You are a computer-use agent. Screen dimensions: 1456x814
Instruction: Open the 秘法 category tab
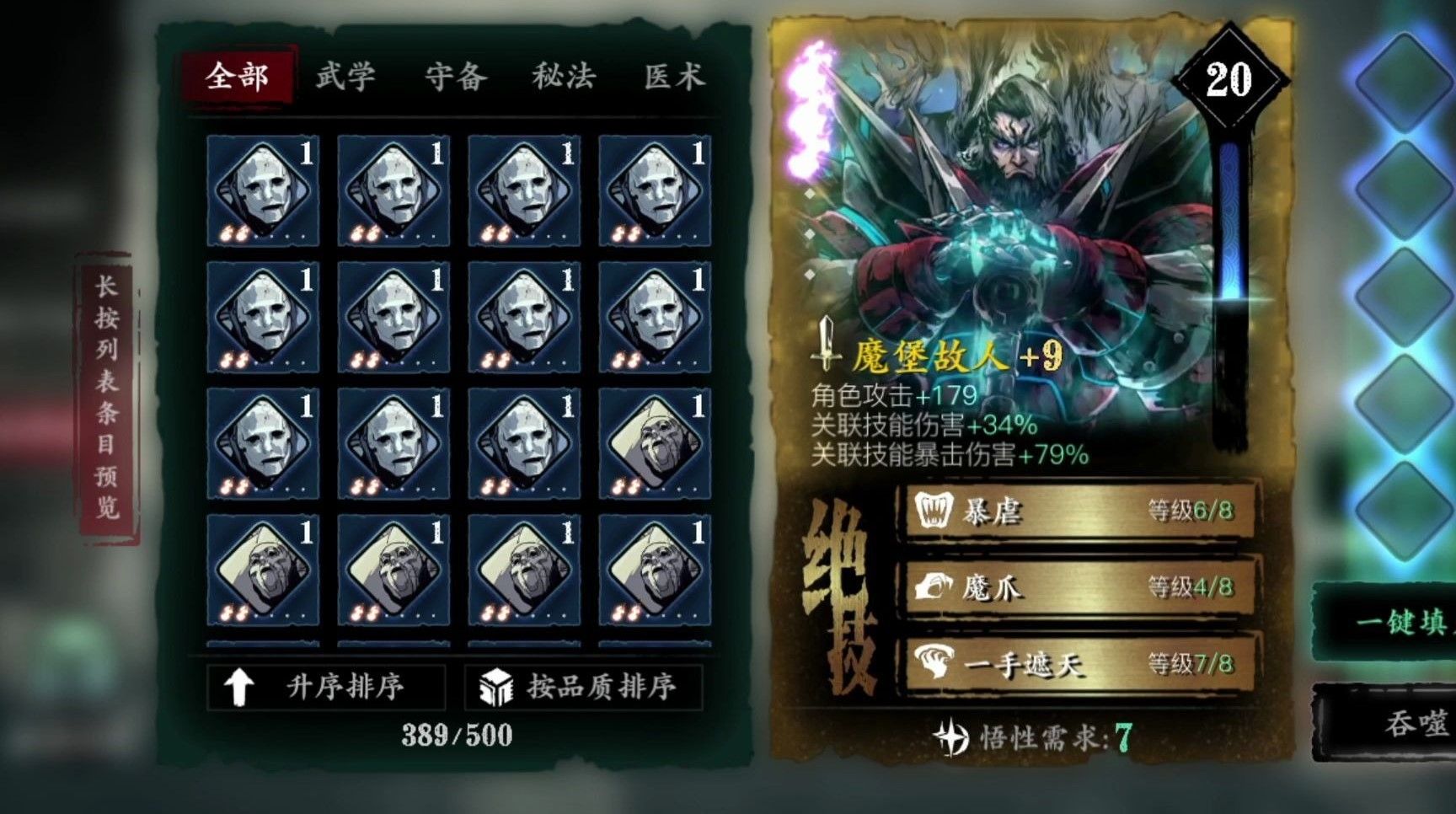coord(564,77)
